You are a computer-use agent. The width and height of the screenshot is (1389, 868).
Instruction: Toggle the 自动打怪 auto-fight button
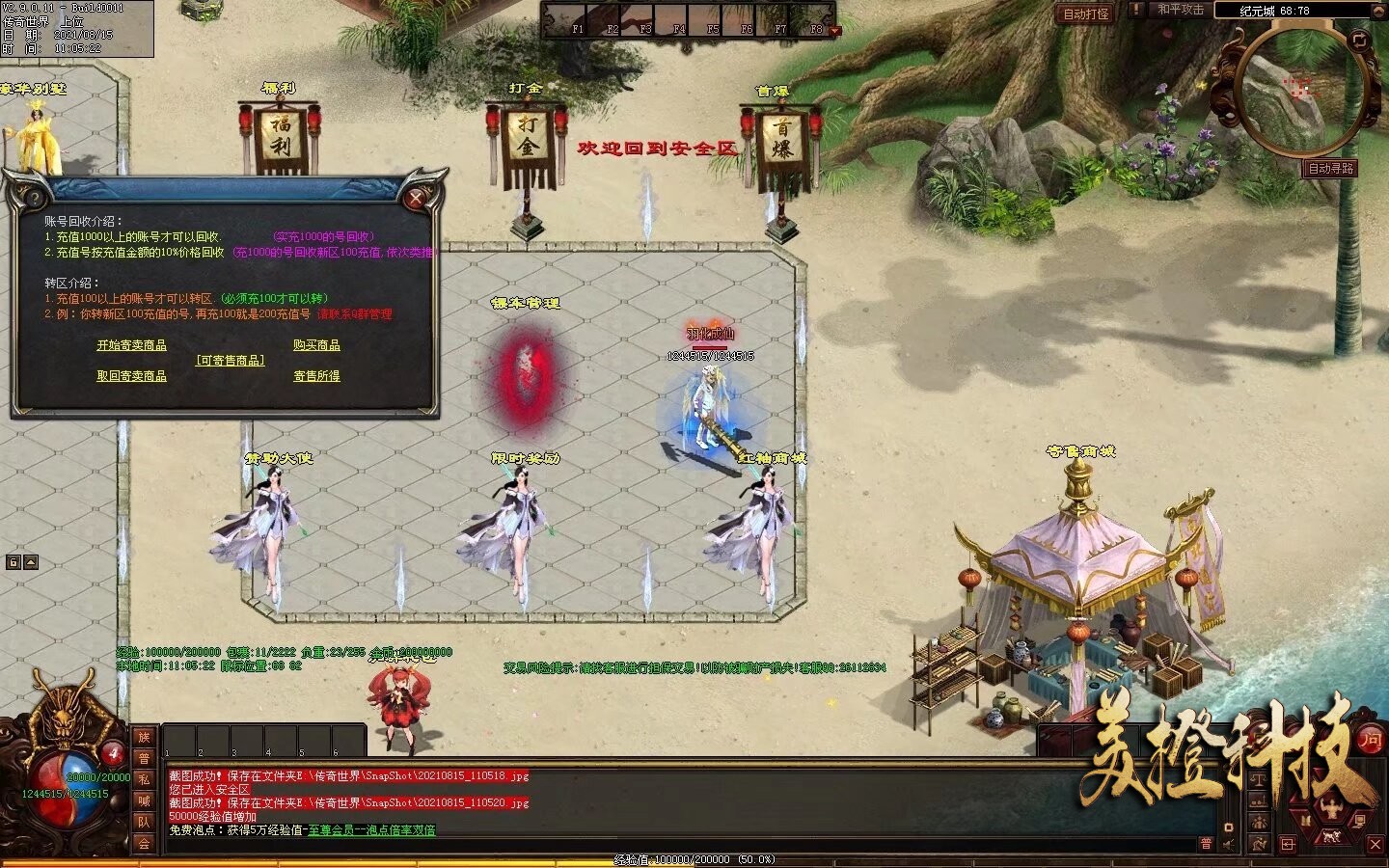tap(1085, 14)
